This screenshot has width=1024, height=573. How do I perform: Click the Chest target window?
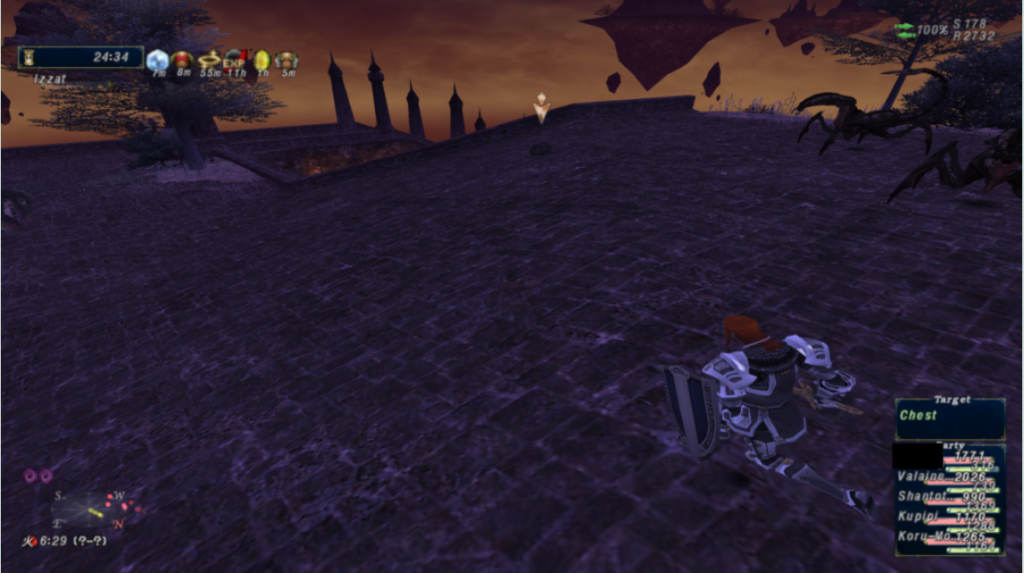point(950,418)
